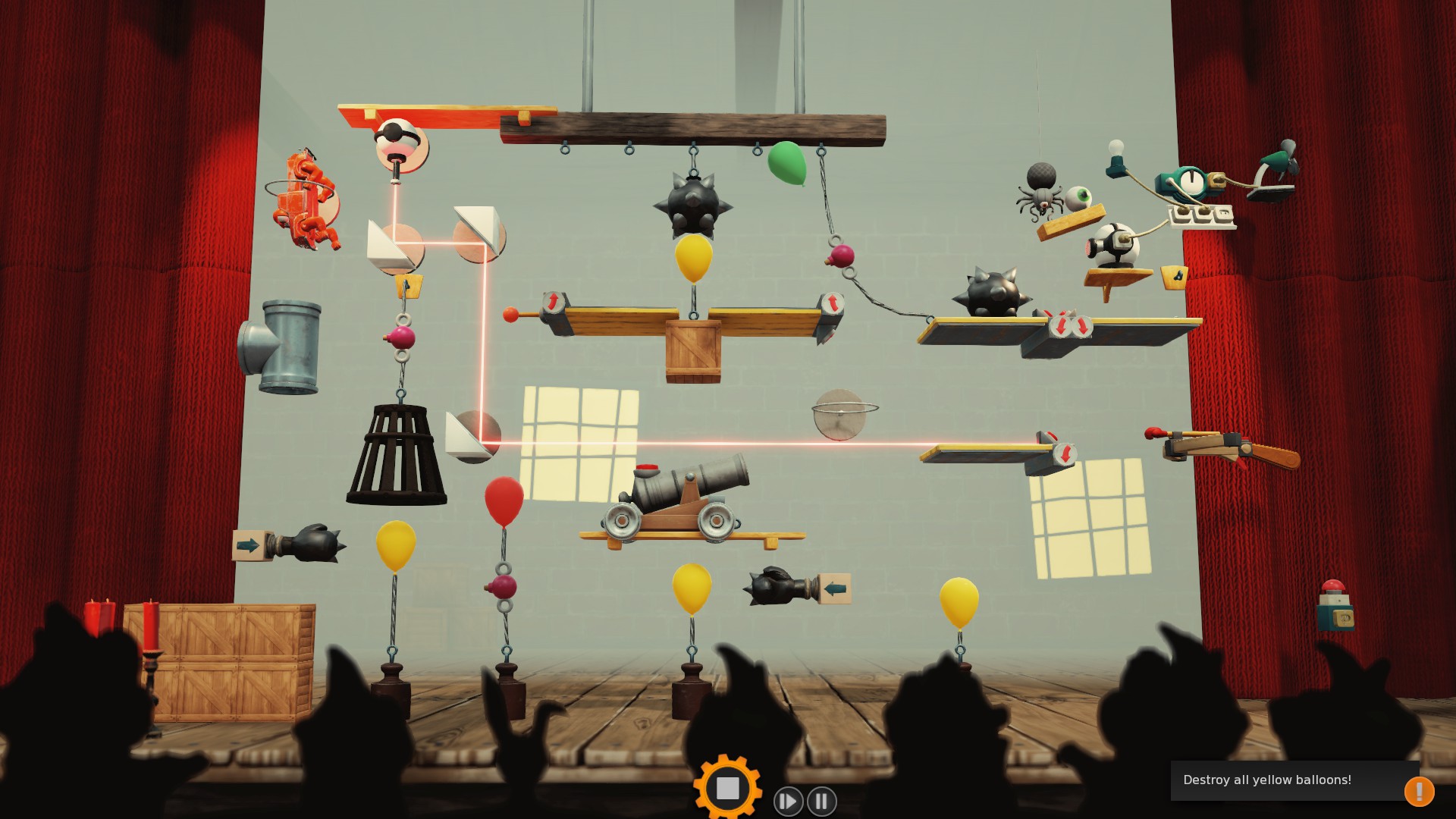The height and width of the screenshot is (819, 1456).
Task: Select the 'Destroy all yellow balloons!' objective box
Action: click(x=1283, y=780)
